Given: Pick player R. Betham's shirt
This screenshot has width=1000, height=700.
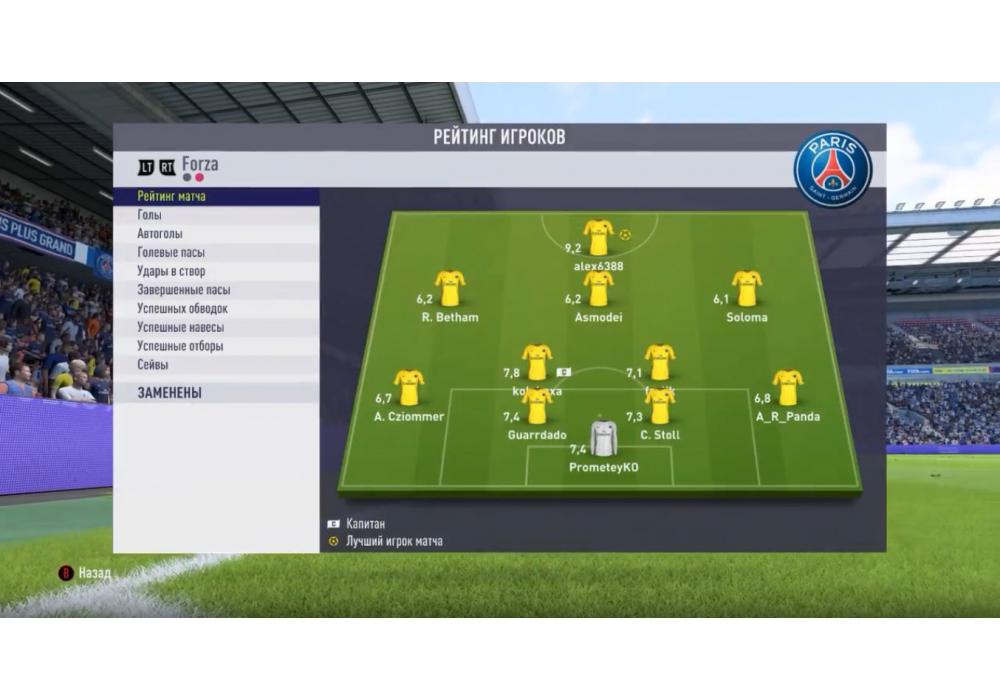Looking at the screenshot, I should (x=450, y=288).
